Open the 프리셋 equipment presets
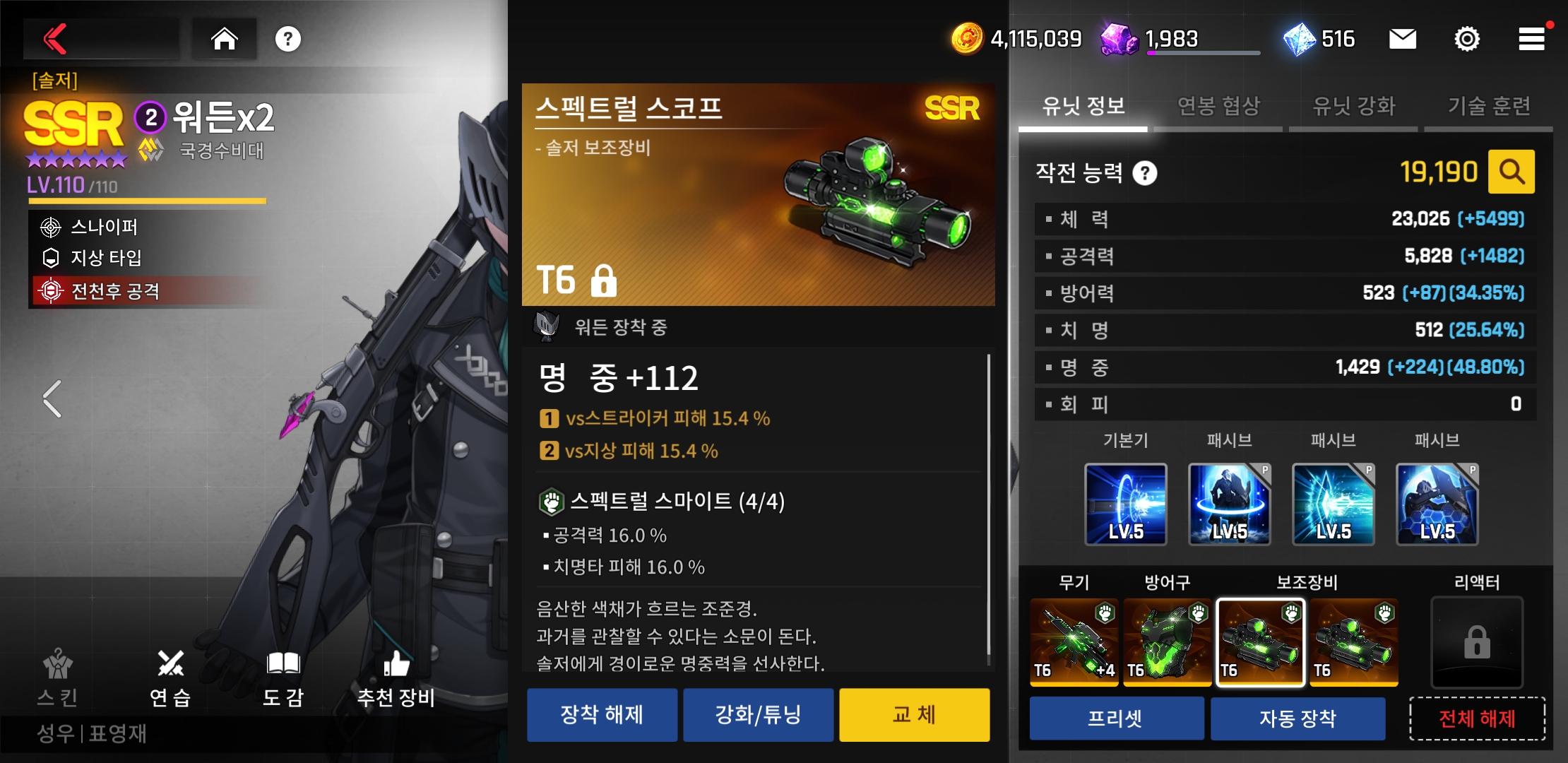 [x=1116, y=718]
